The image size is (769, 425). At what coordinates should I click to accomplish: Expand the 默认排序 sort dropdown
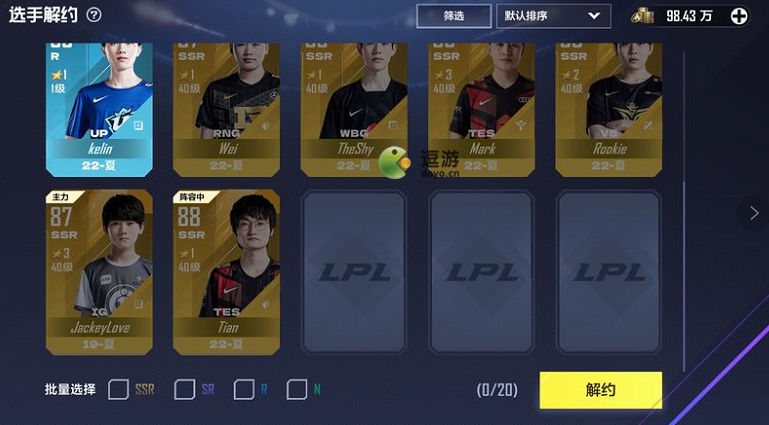tap(553, 16)
